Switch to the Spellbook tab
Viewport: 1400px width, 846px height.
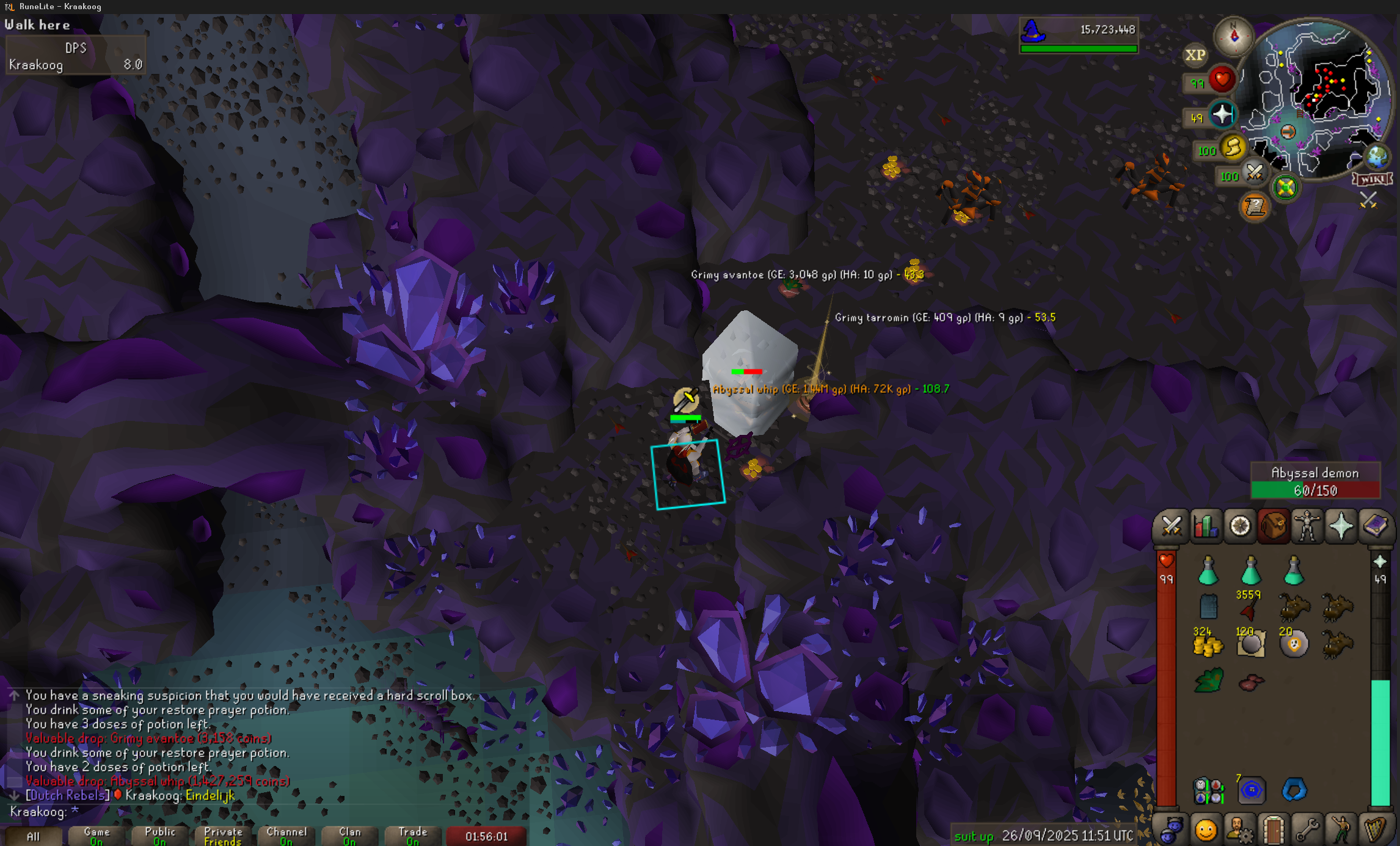pos(1375,526)
